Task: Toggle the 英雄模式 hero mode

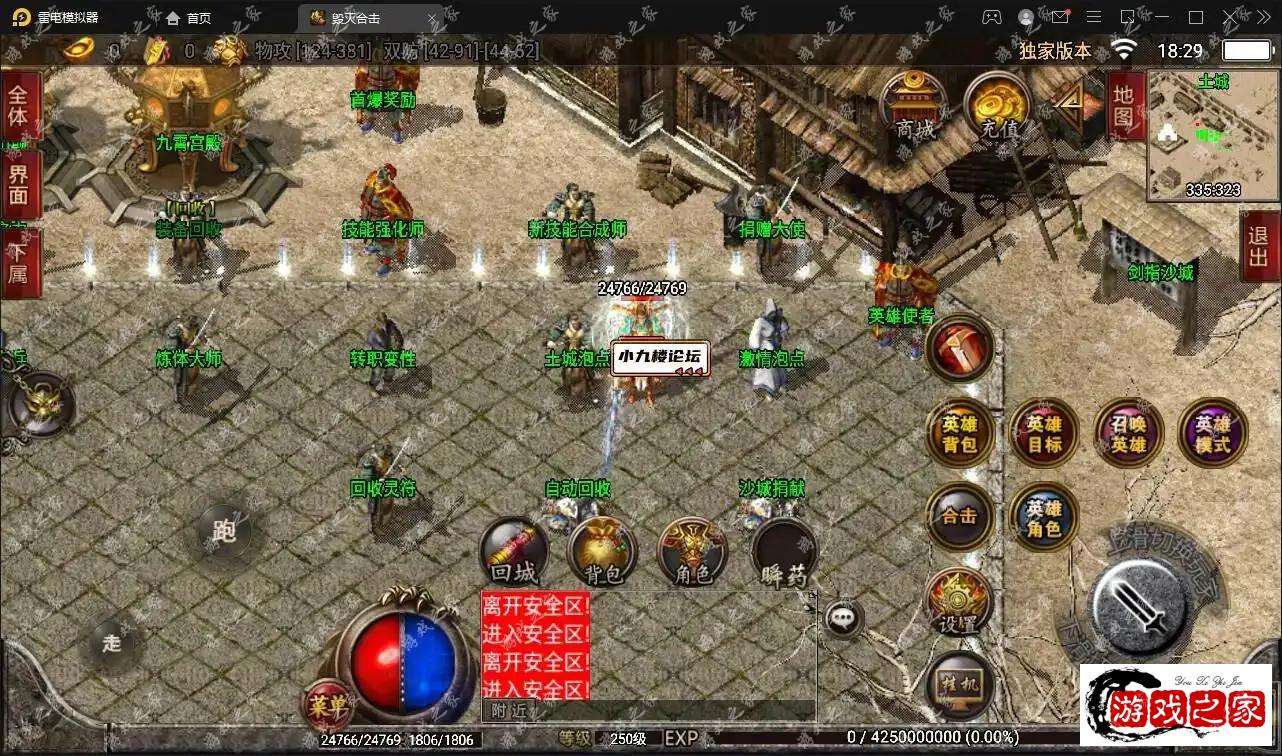Action: click(x=1213, y=433)
